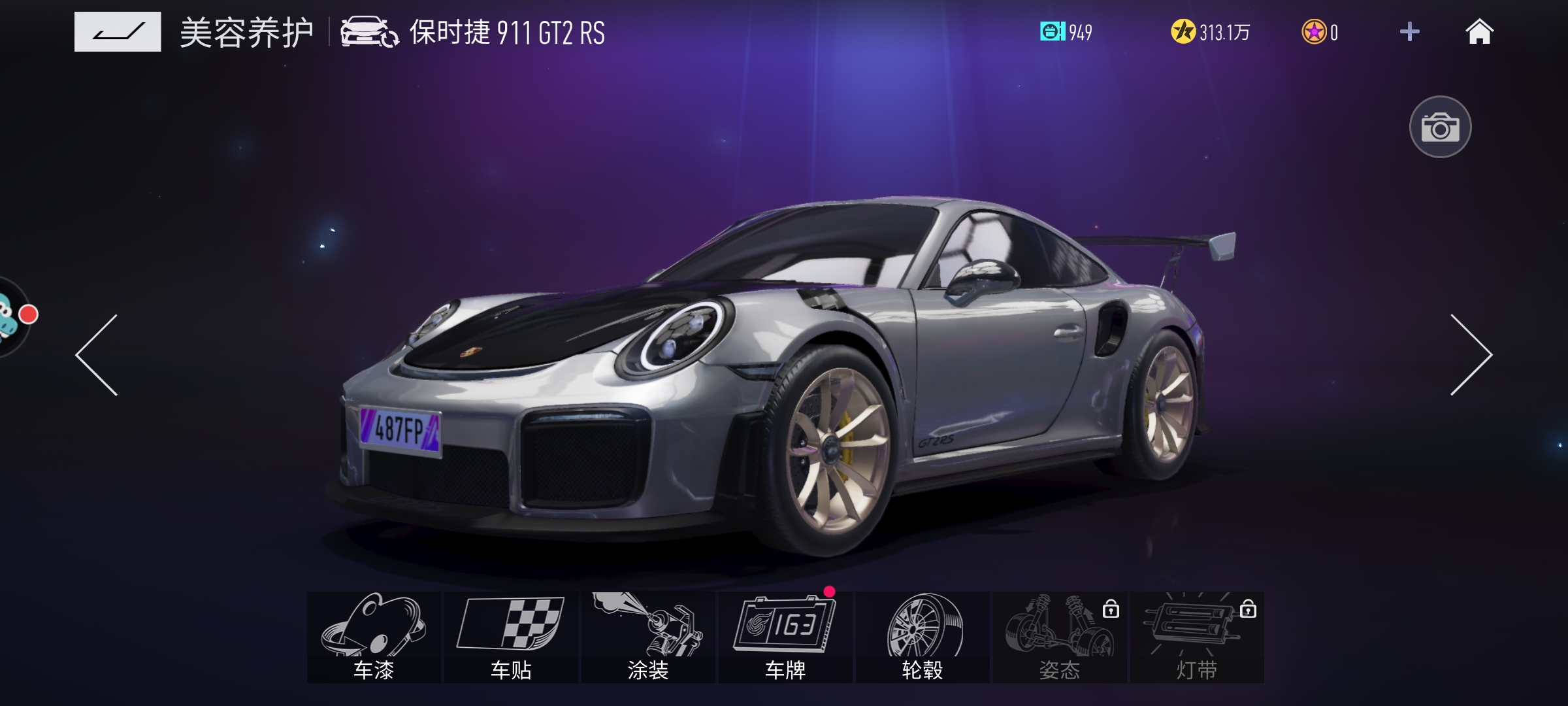The height and width of the screenshot is (706, 1568).
Task: Open photo mode with the camera button
Action: (1440, 127)
